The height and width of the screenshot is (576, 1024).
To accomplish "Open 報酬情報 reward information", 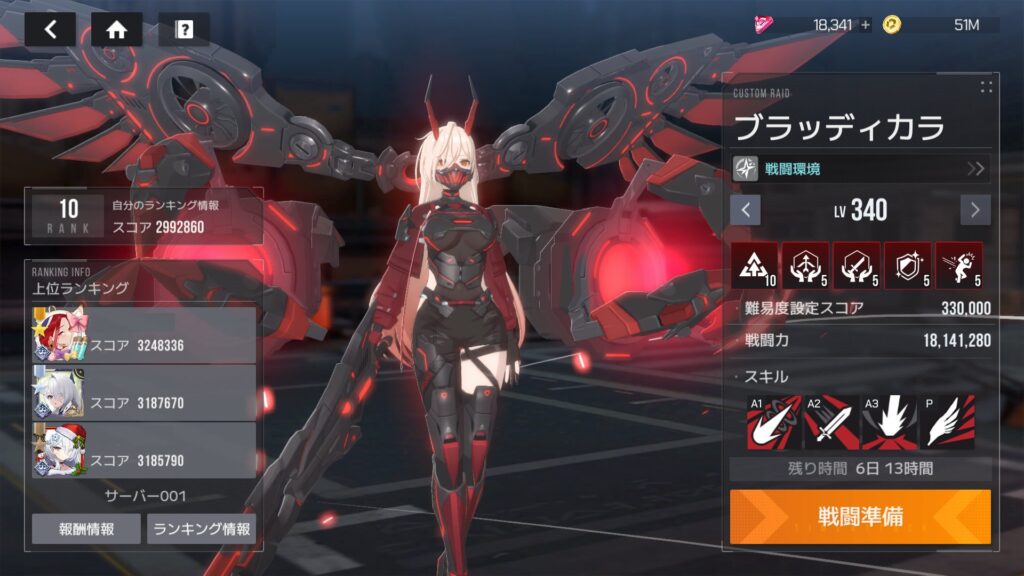I will tap(86, 529).
